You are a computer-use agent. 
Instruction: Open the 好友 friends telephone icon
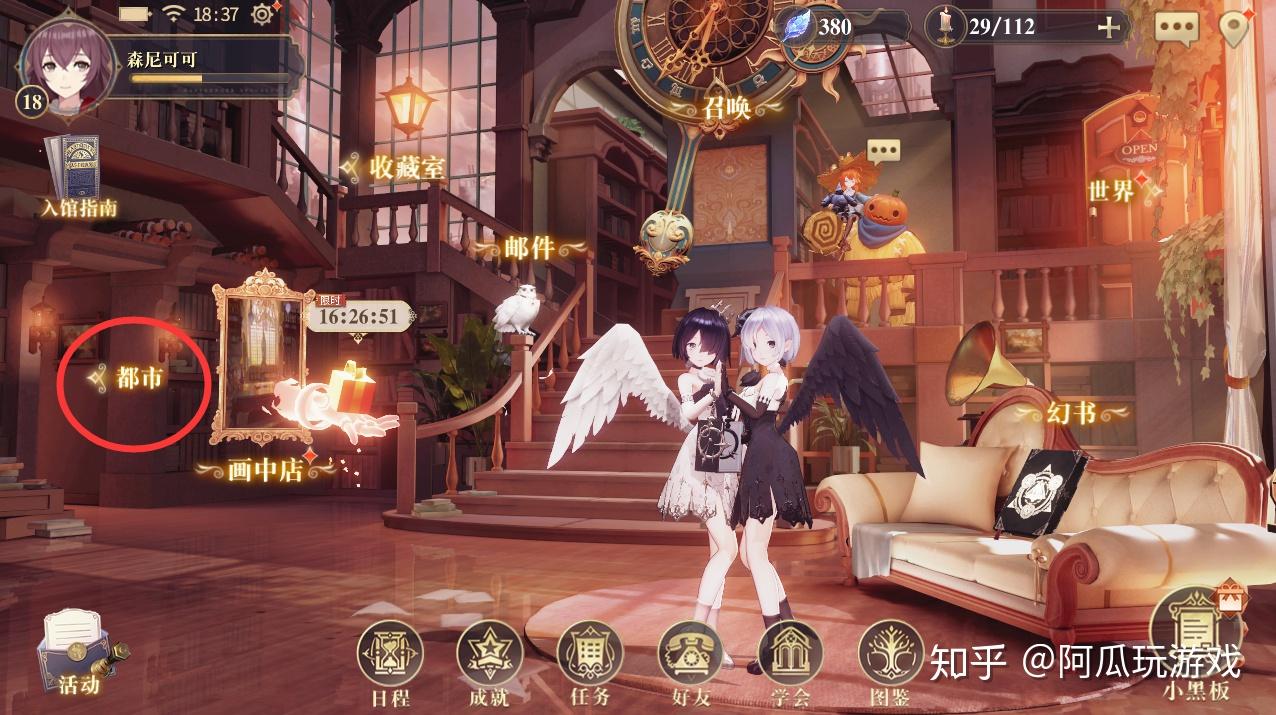click(x=689, y=660)
